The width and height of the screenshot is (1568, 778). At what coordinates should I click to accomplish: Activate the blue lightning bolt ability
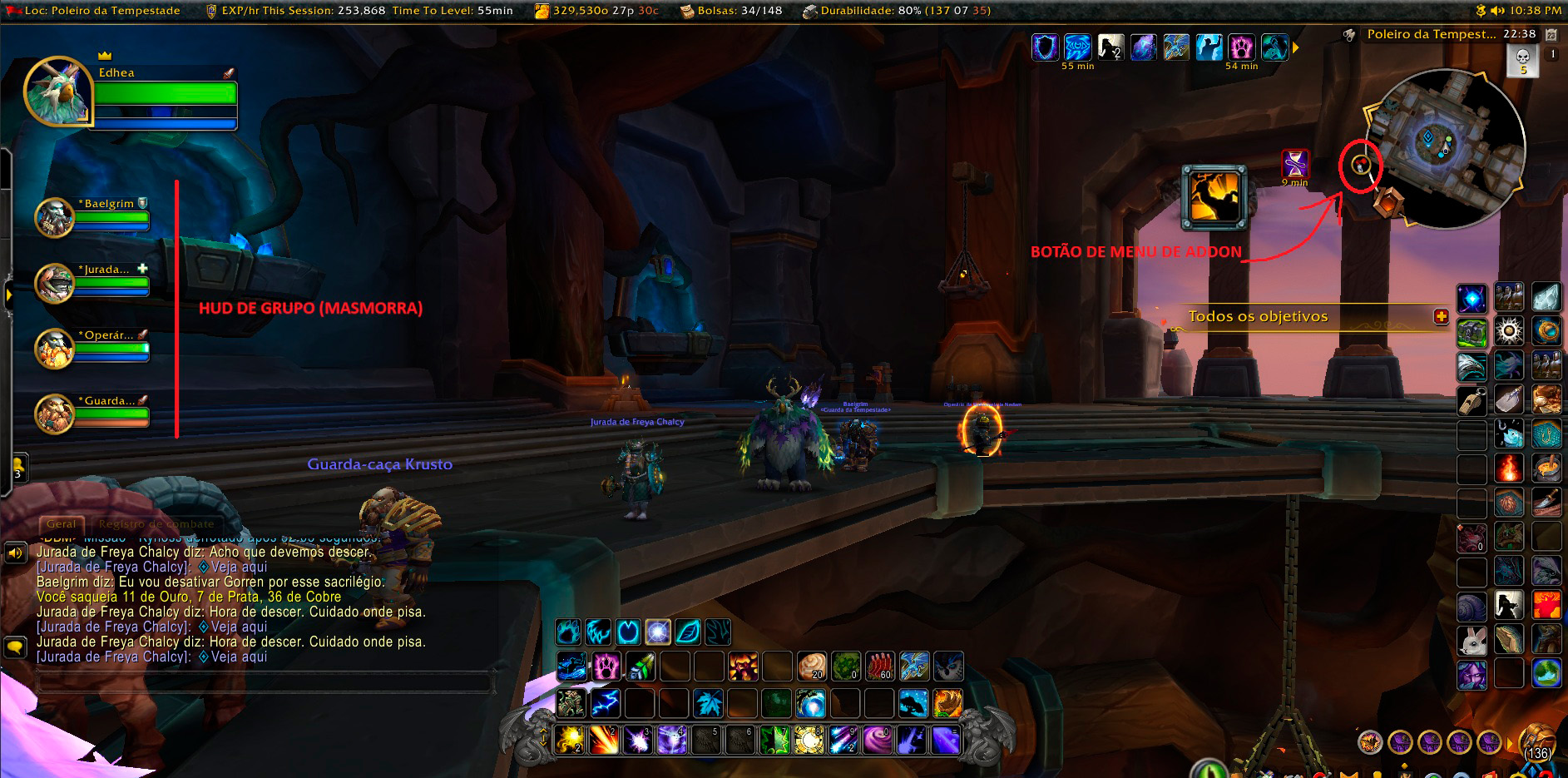tap(605, 703)
